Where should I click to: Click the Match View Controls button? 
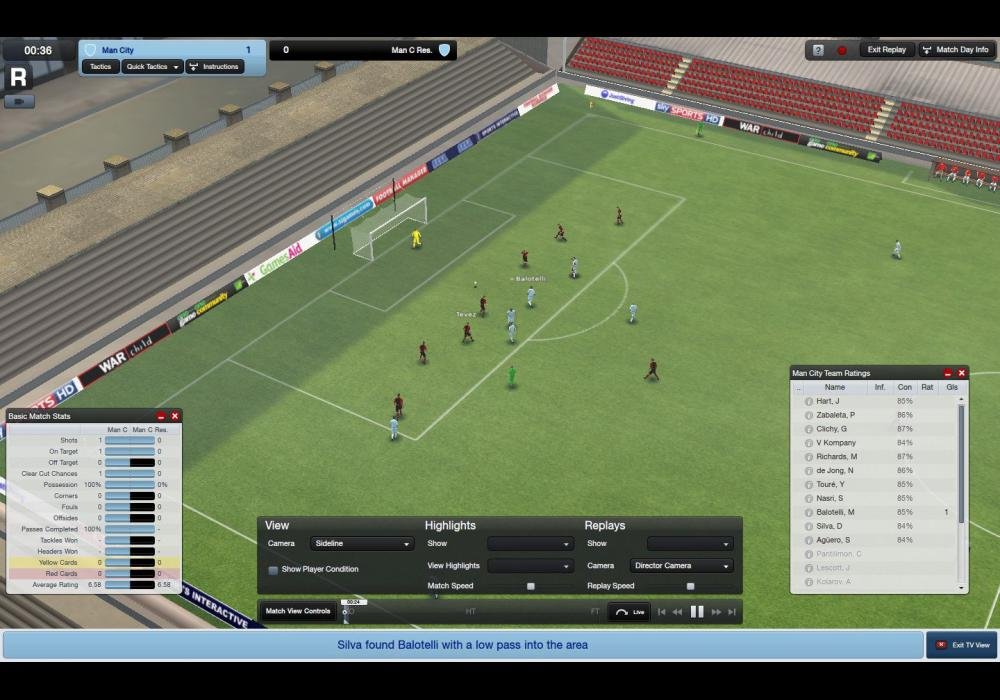click(x=298, y=611)
